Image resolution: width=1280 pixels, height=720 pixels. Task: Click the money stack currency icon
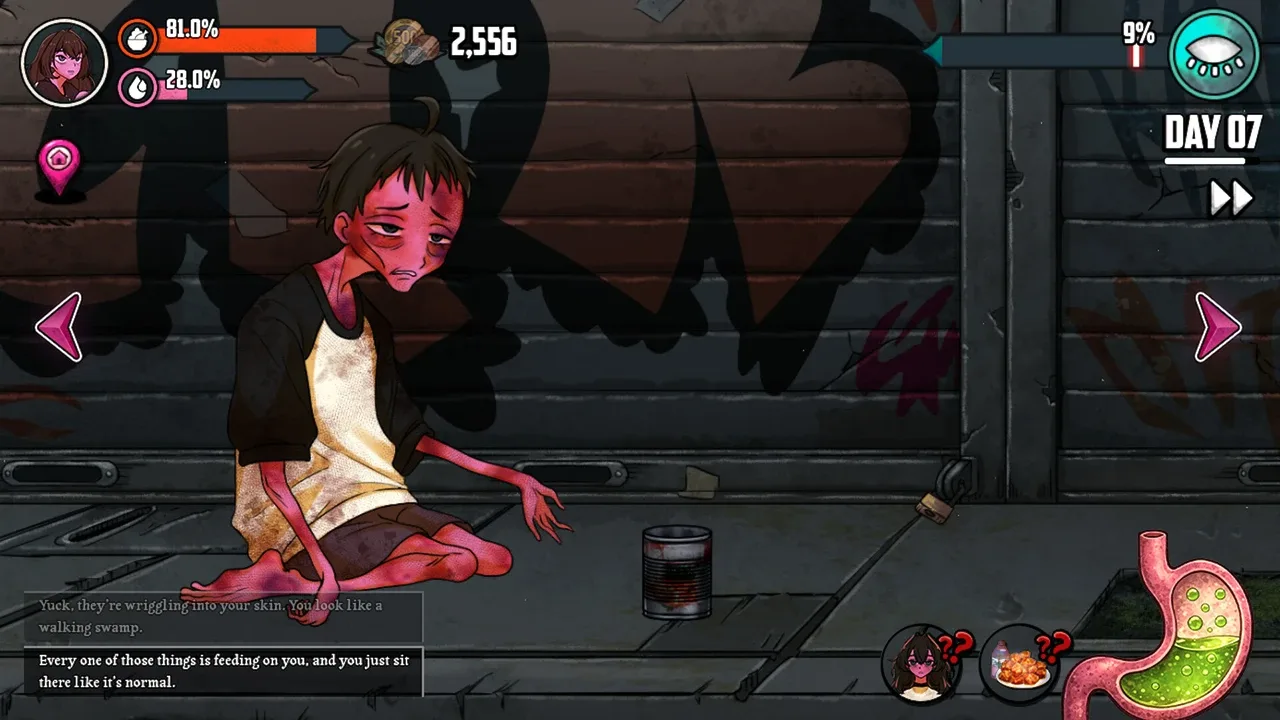(x=406, y=43)
